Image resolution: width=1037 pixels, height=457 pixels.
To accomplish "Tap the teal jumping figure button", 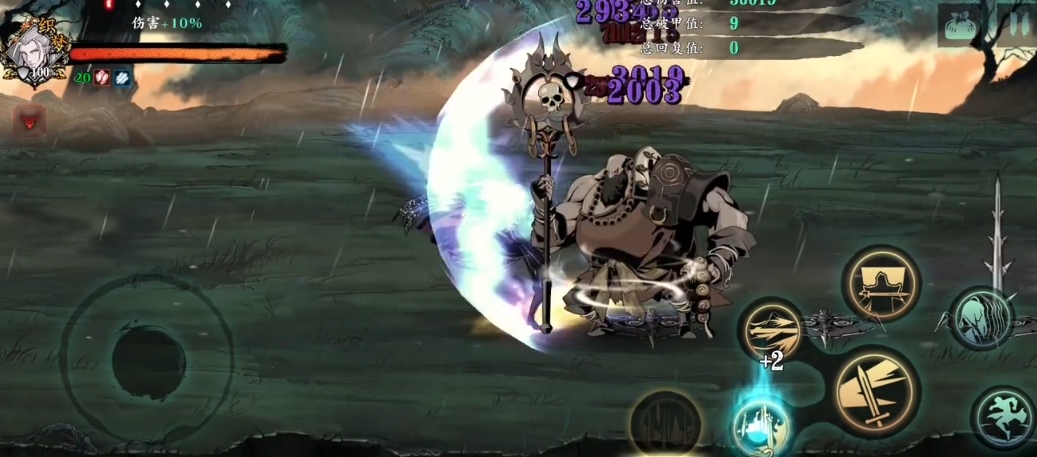I will pos(1003,417).
